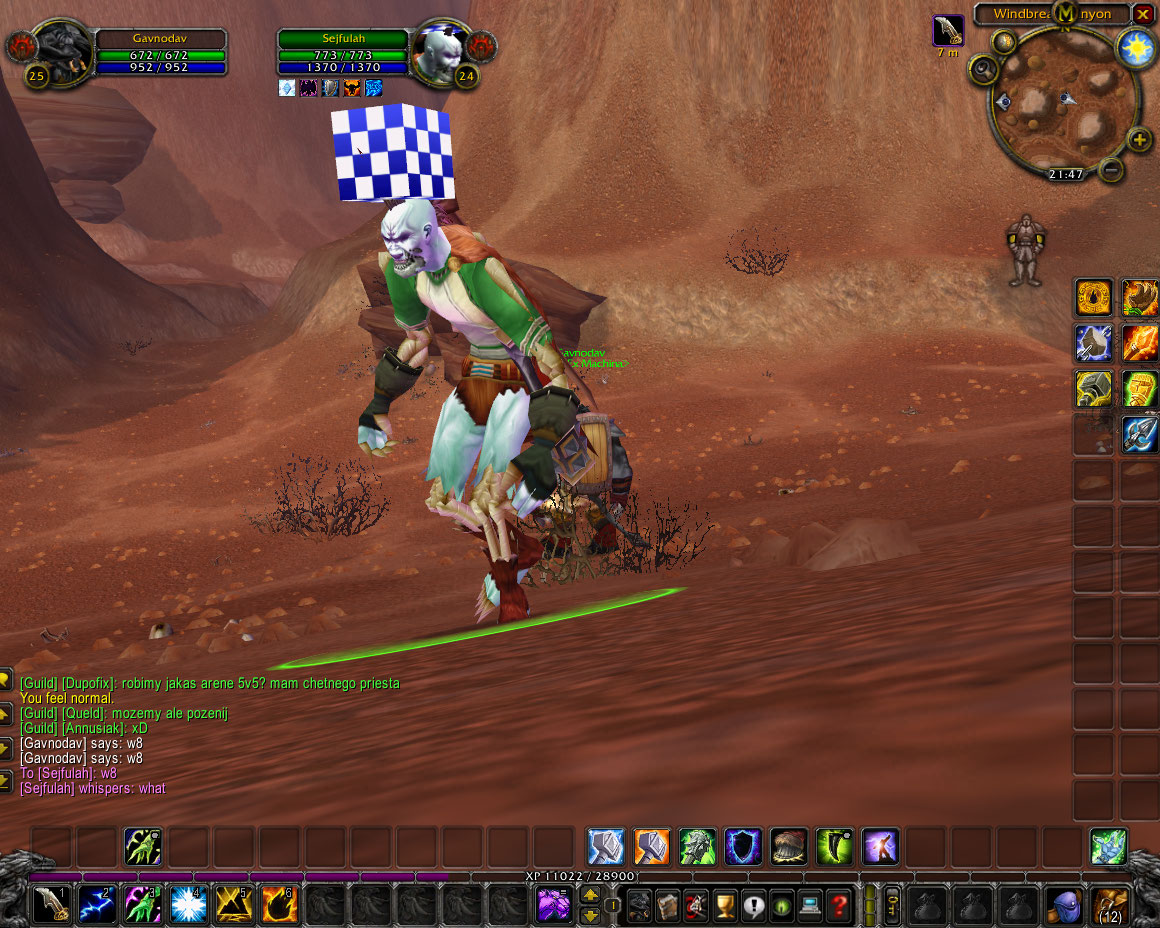Image resolution: width=1160 pixels, height=928 pixels.
Task: Close the minimap with the X button
Action: [1143, 14]
